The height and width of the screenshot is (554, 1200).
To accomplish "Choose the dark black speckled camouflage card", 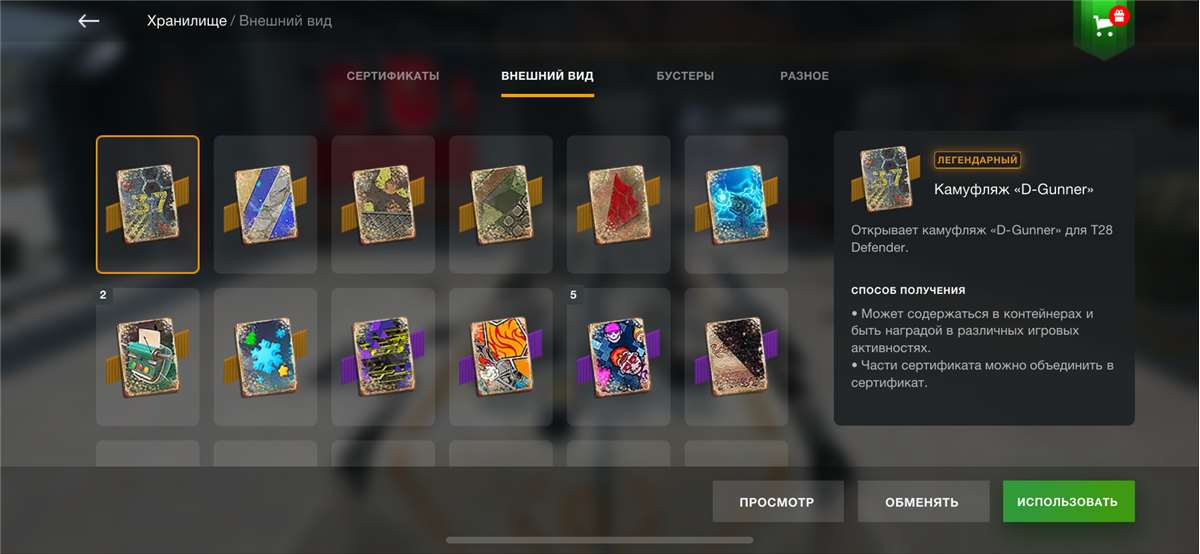I will pyautogui.click(x=736, y=357).
